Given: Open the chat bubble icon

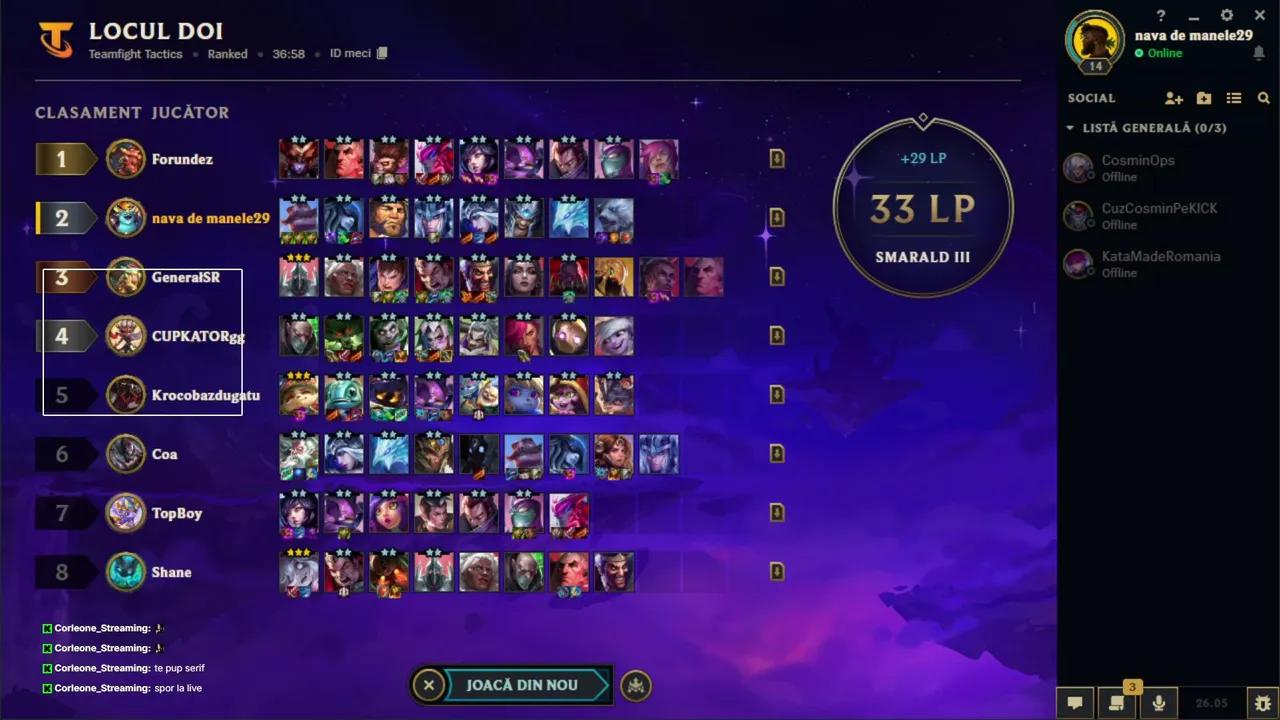Looking at the screenshot, I should tap(1075, 703).
